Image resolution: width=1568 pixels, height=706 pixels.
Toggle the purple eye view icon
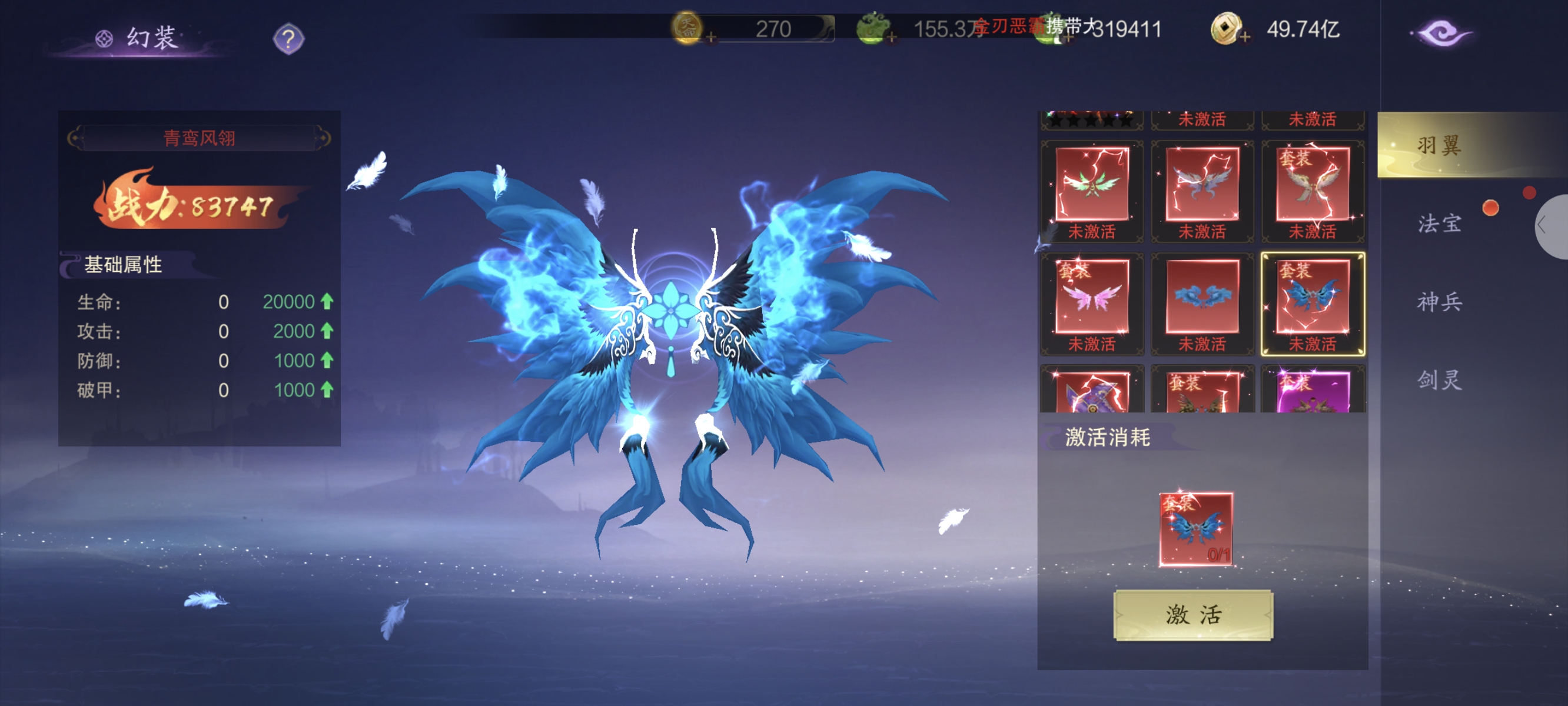point(1441,33)
